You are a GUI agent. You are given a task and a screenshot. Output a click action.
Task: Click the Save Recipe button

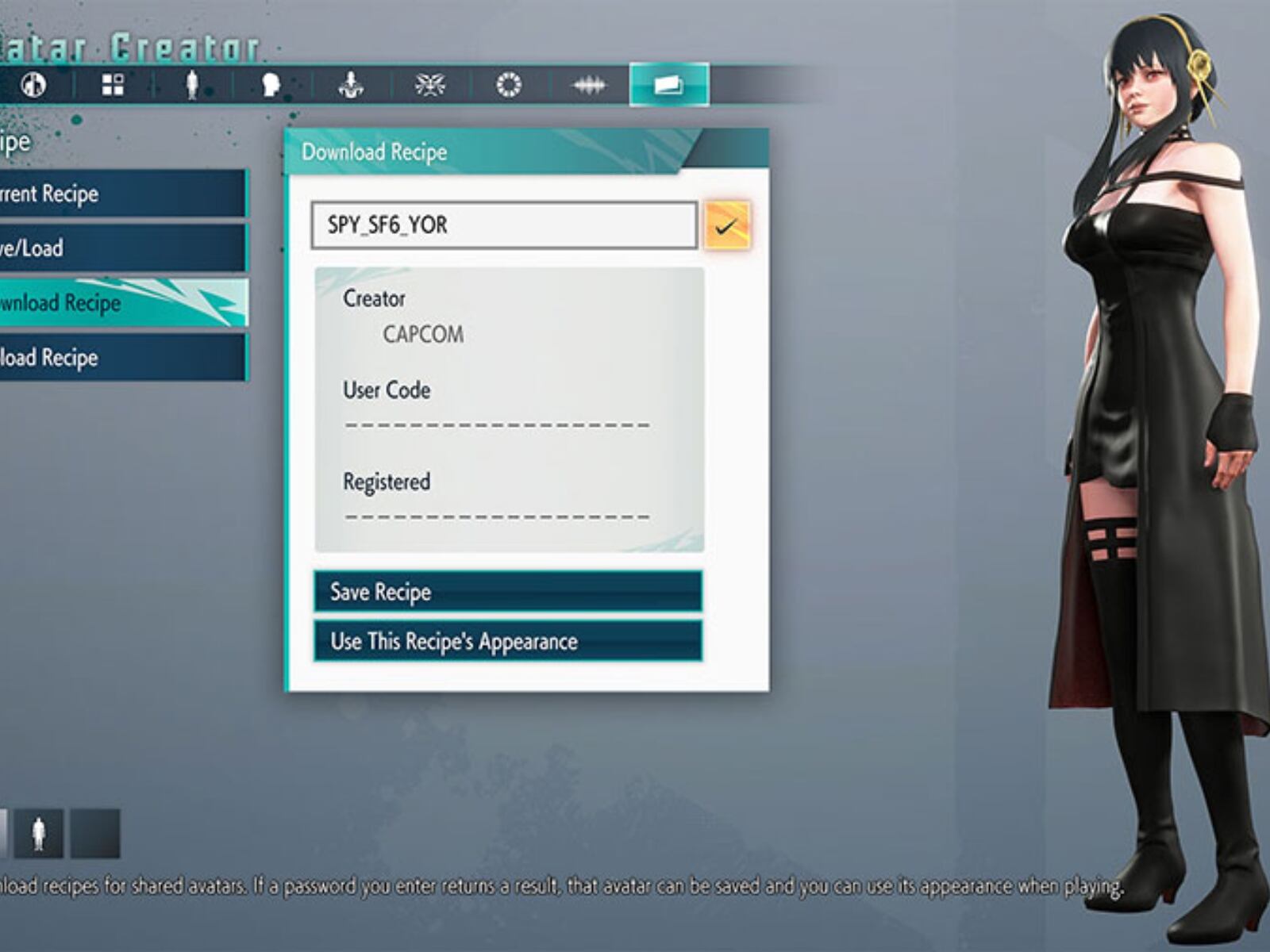tap(508, 592)
